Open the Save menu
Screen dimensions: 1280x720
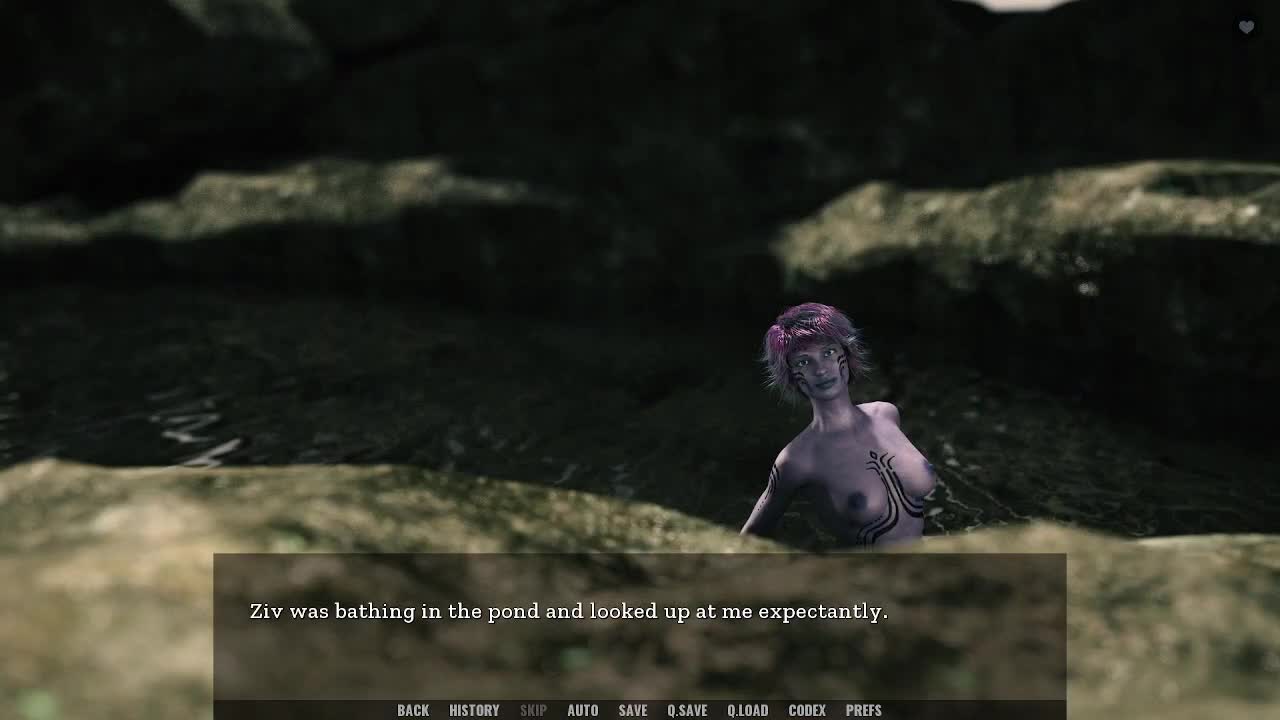click(x=633, y=710)
